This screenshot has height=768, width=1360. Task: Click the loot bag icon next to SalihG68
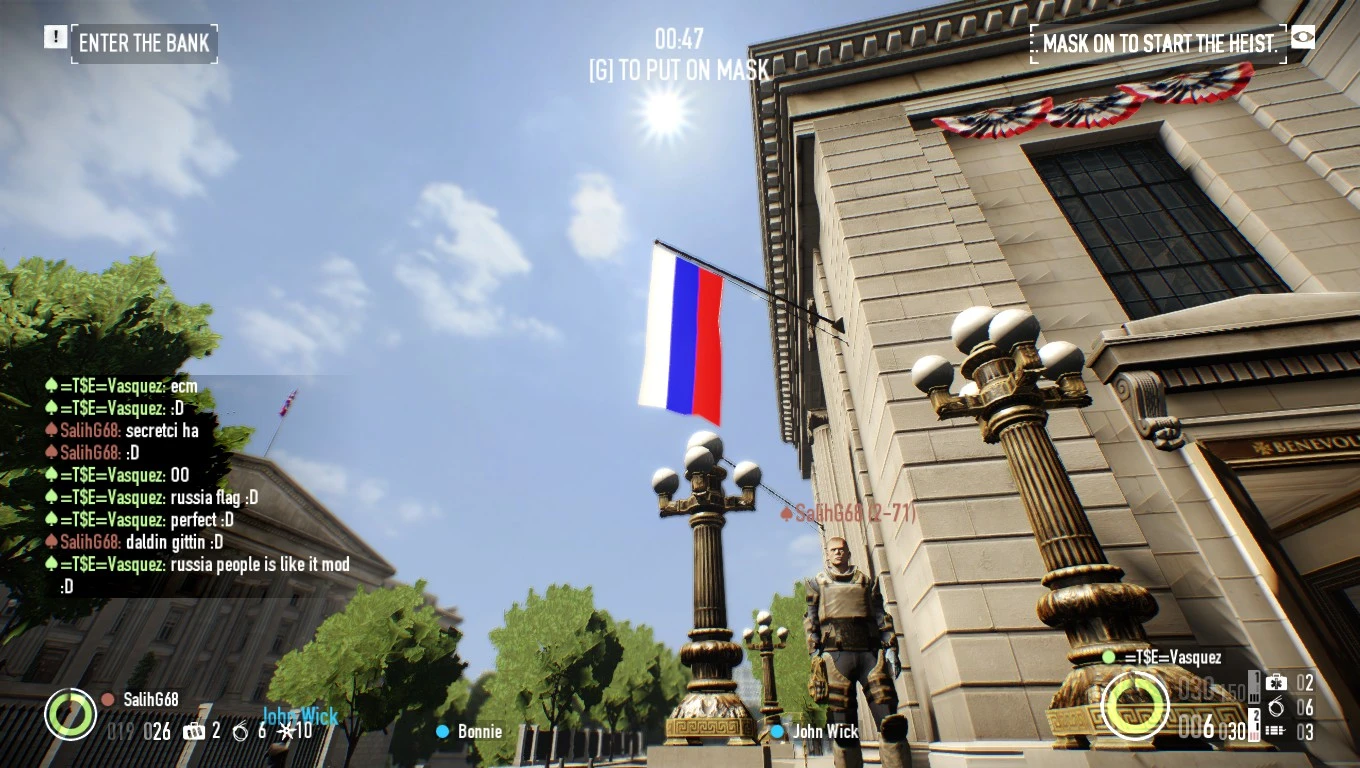tap(193, 731)
